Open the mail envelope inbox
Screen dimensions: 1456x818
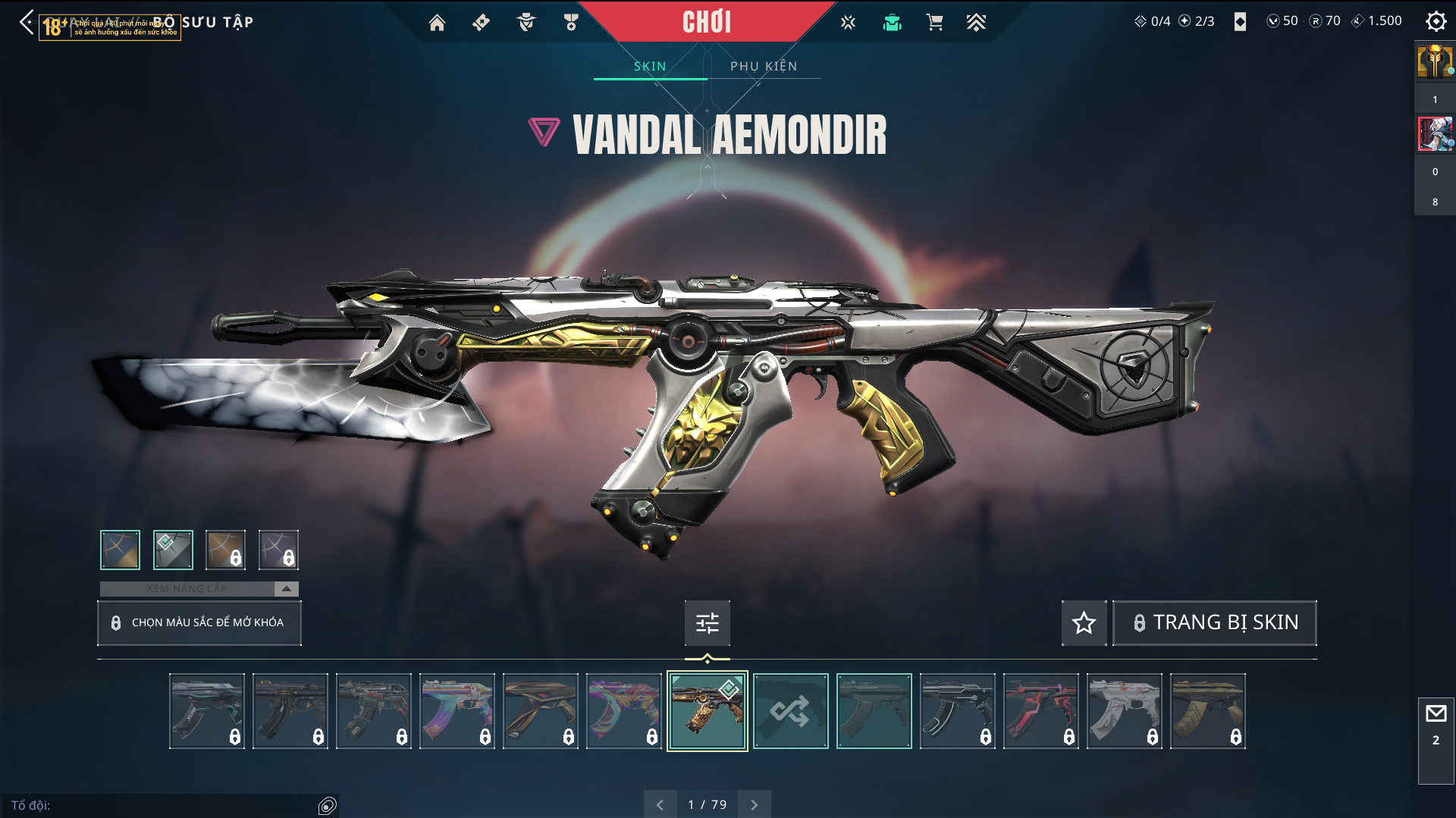click(1436, 714)
